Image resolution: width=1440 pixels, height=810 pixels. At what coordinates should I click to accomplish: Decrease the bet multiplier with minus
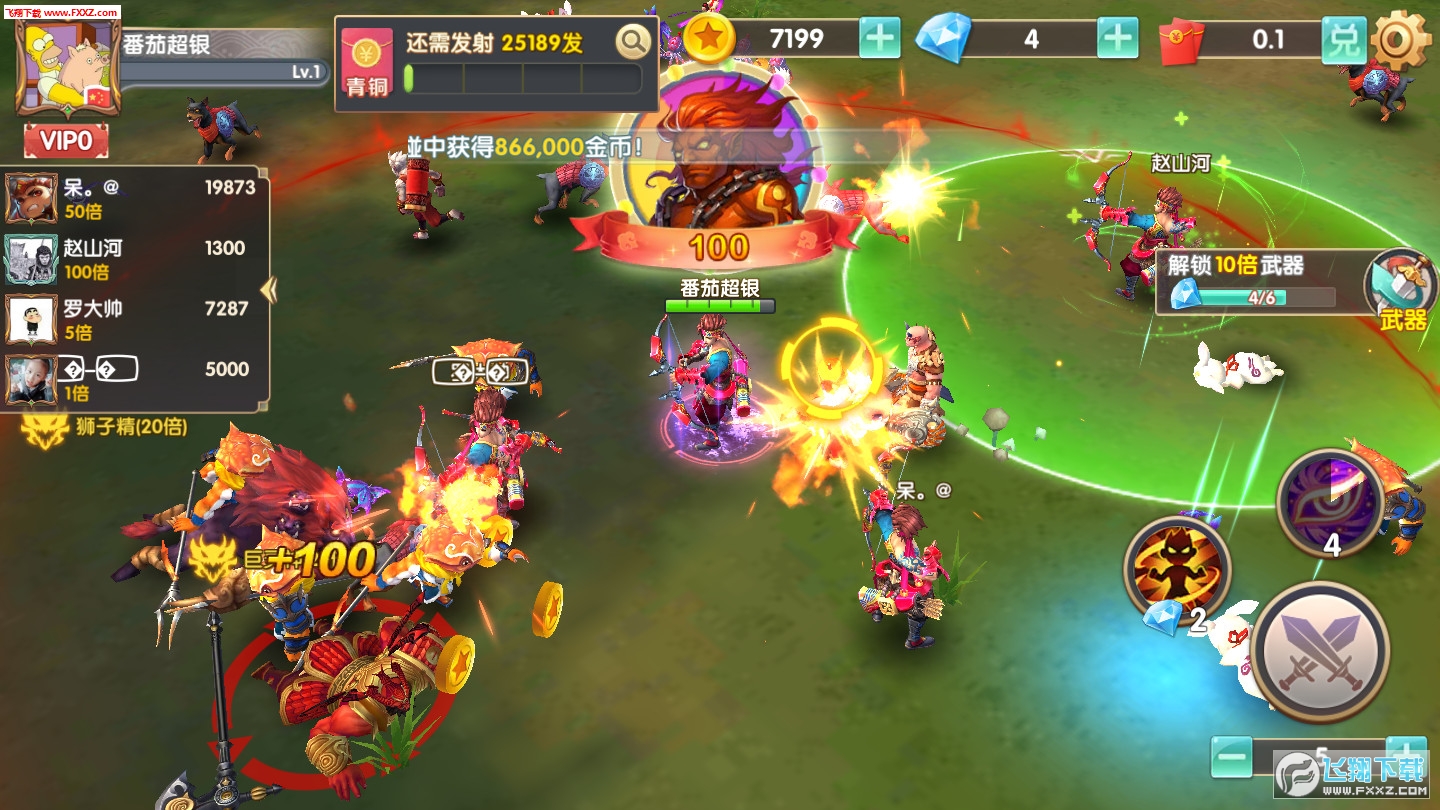(x=1231, y=757)
